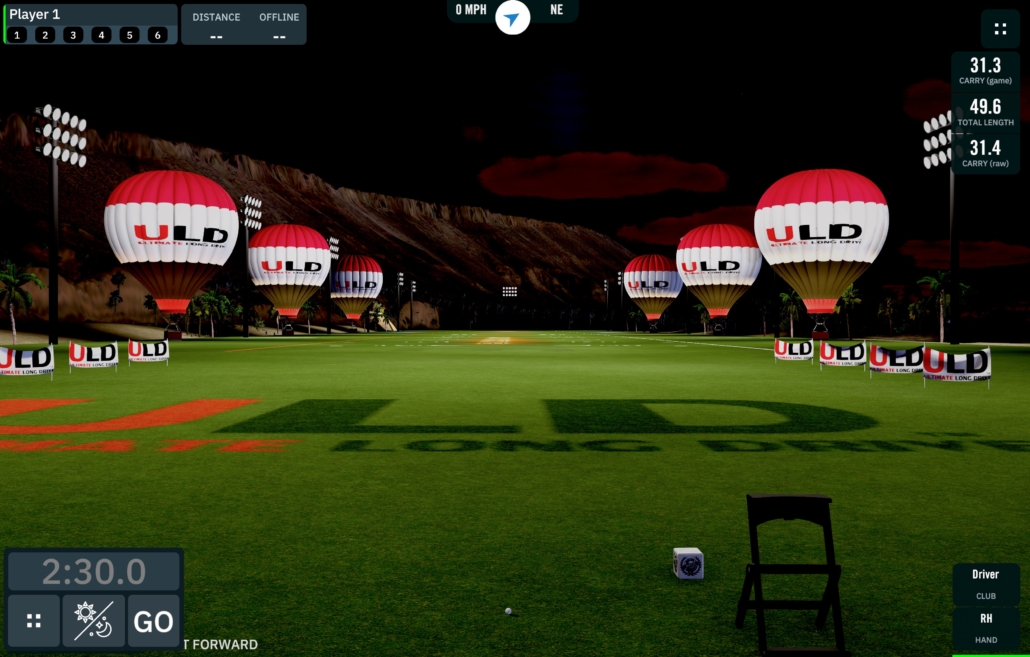Choose shot number 6 for Player 1

(157, 35)
